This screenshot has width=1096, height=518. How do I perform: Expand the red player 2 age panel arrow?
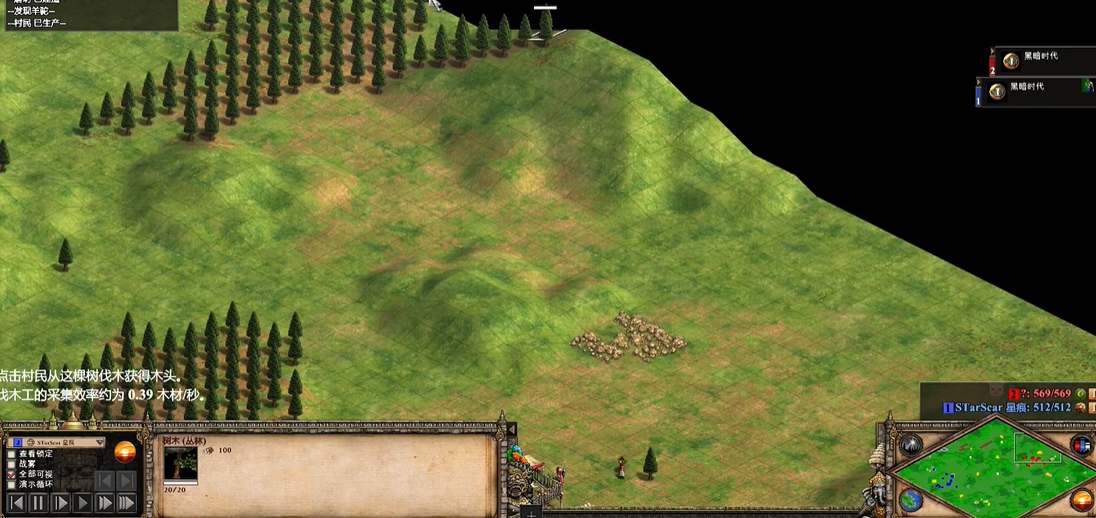993,52
